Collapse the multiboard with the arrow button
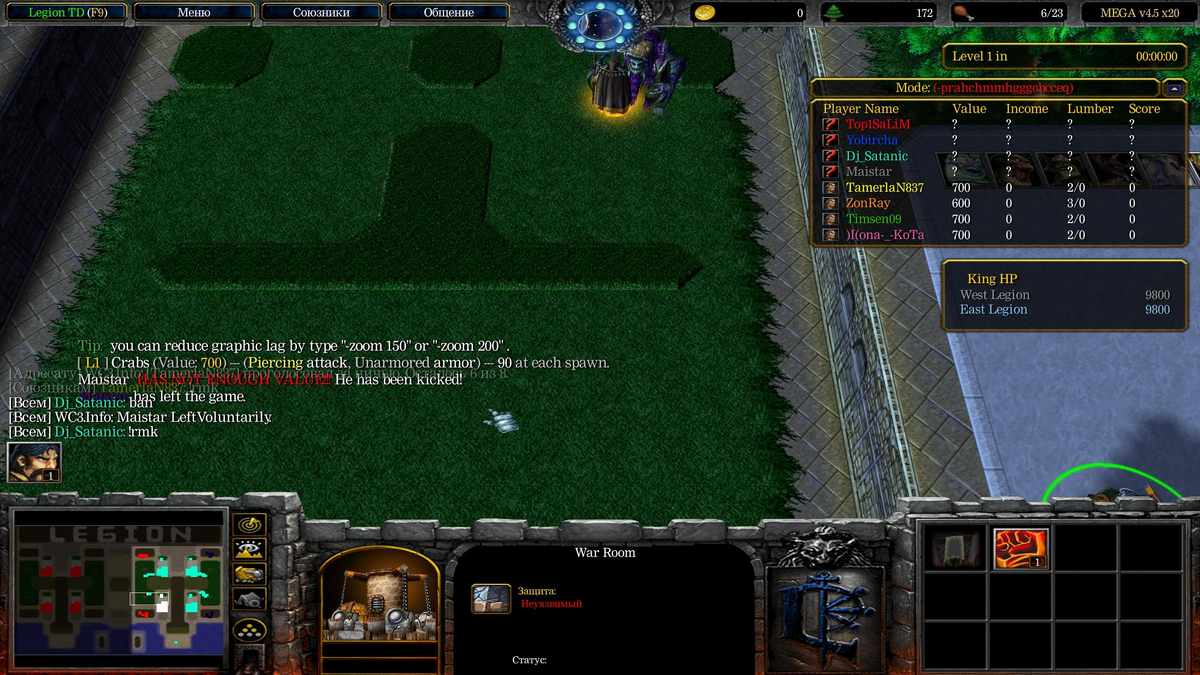Image resolution: width=1200 pixels, height=675 pixels. click(x=1176, y=88)
